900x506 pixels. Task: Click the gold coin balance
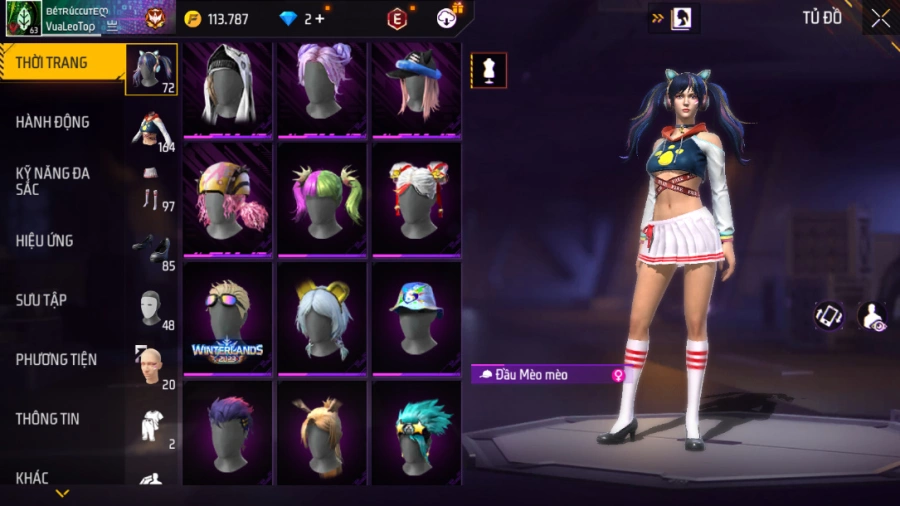pyautogui.click(x=216, y=18)
